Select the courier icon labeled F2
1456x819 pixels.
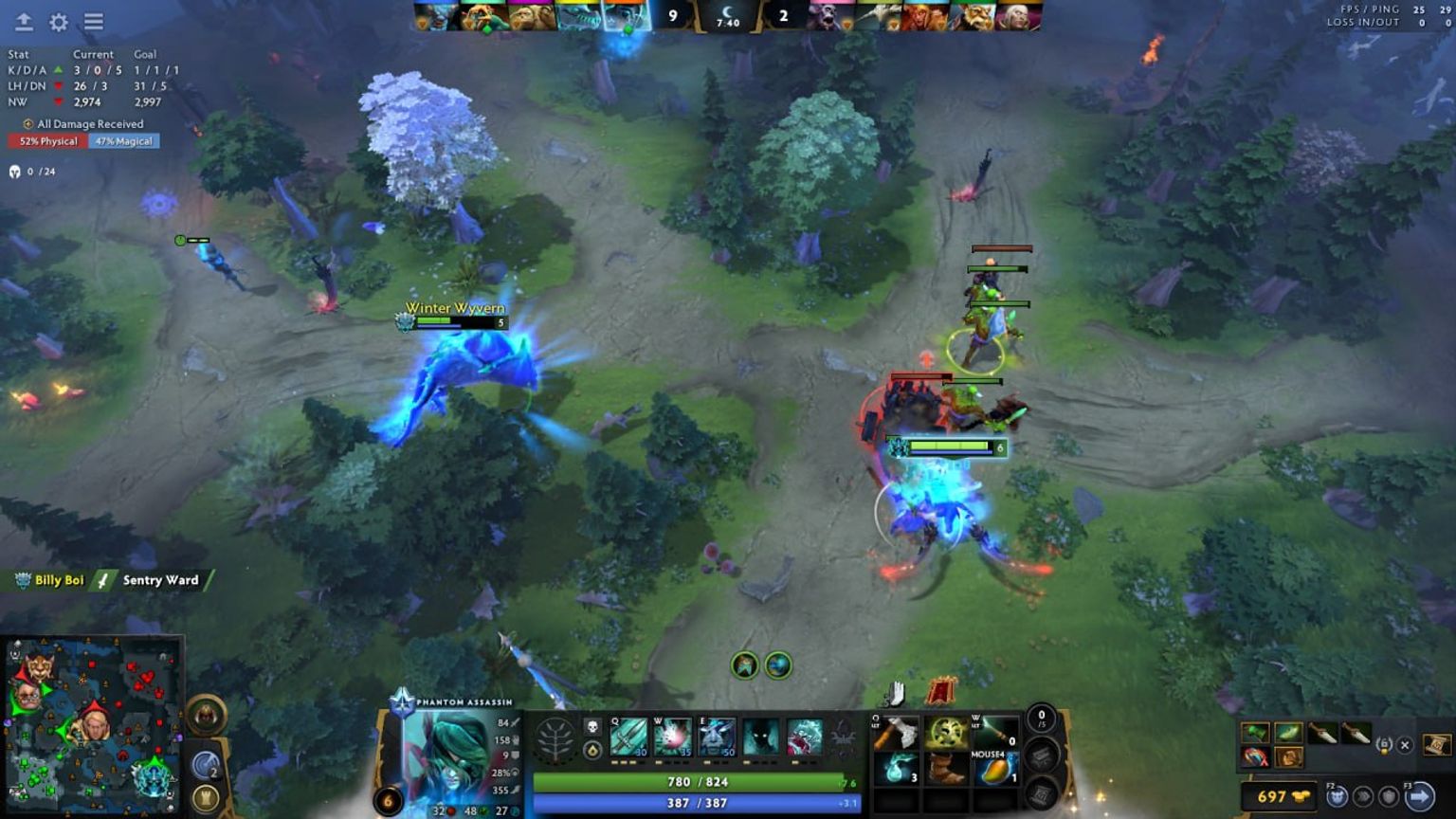point(1338,796)
